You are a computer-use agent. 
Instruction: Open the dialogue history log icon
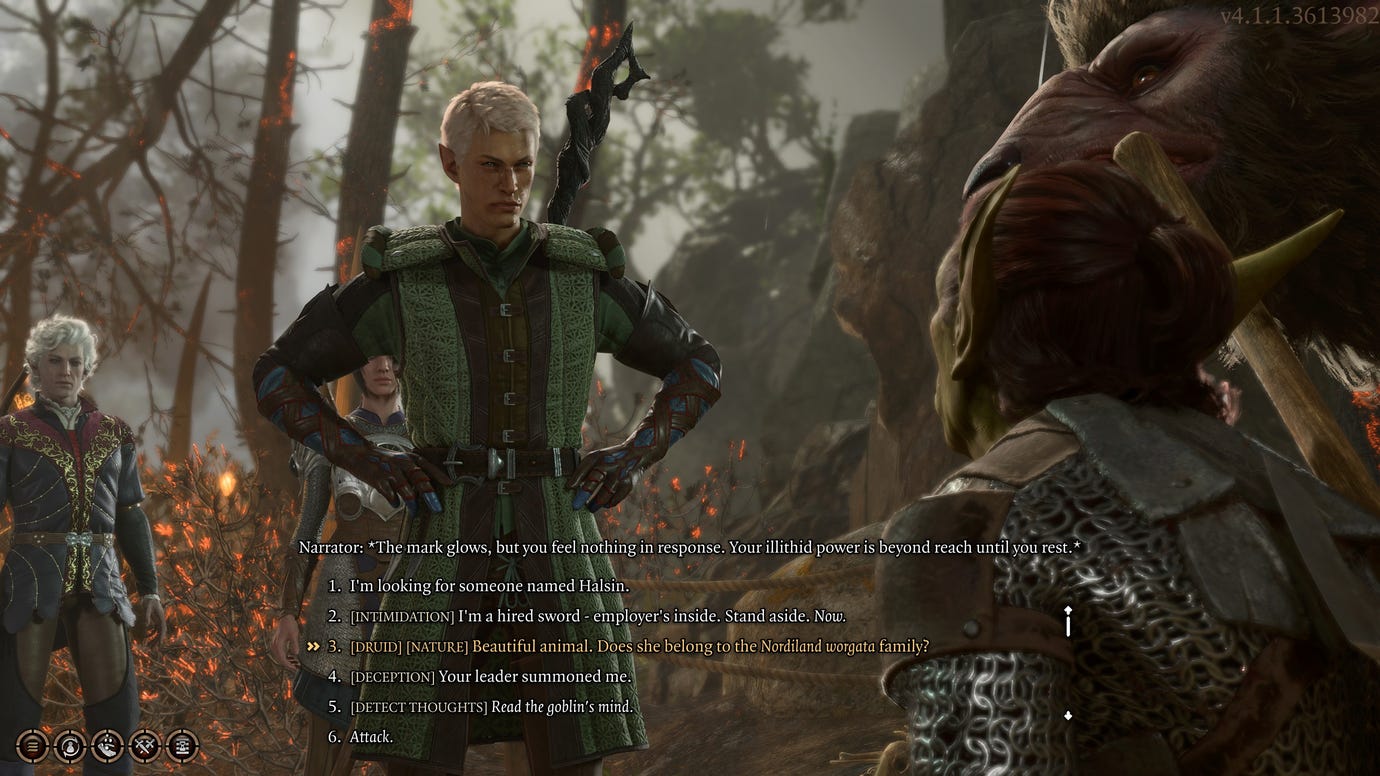[x=31, y=746]
